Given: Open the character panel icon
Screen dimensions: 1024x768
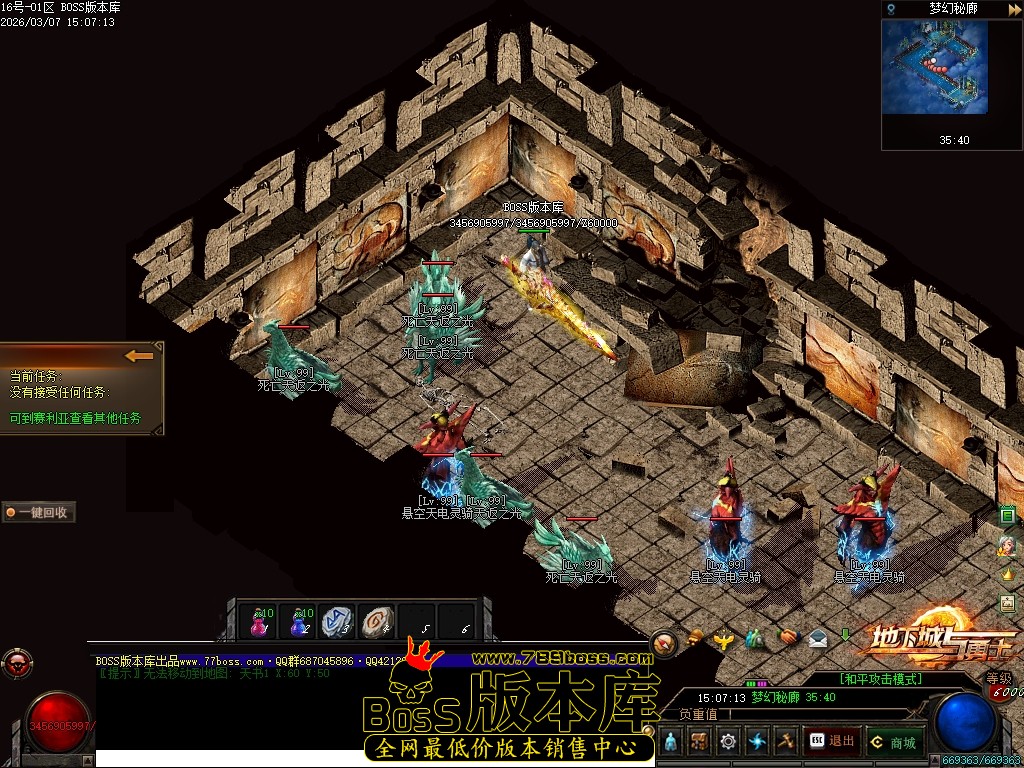Looking at the screenshot, I should 670,741.
